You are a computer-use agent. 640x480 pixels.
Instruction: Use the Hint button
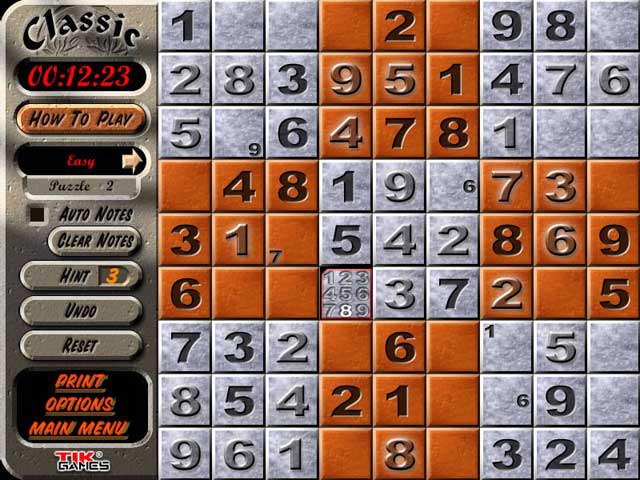point(80,275)
